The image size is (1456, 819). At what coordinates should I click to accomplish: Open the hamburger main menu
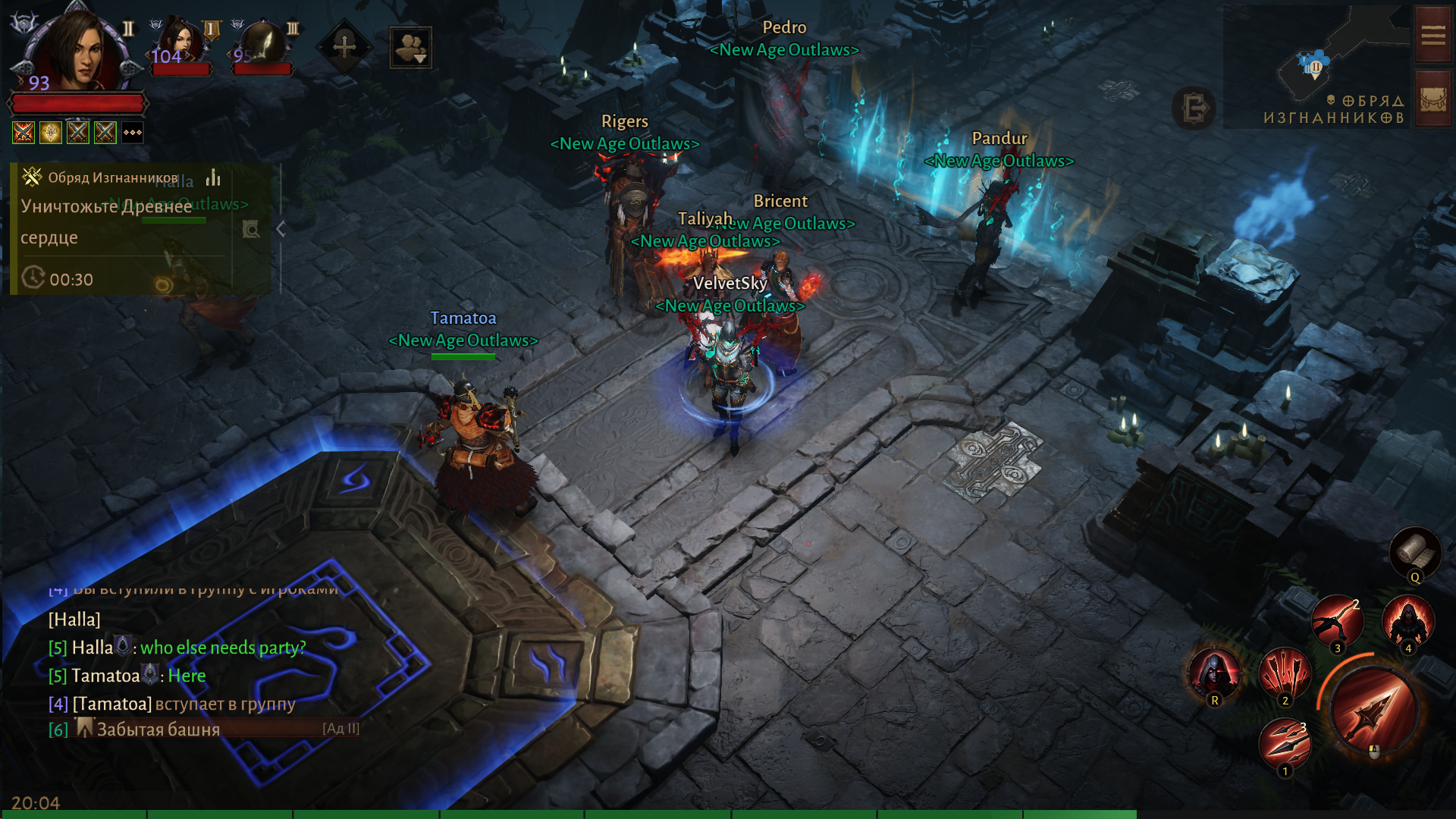click(1432, 36)
